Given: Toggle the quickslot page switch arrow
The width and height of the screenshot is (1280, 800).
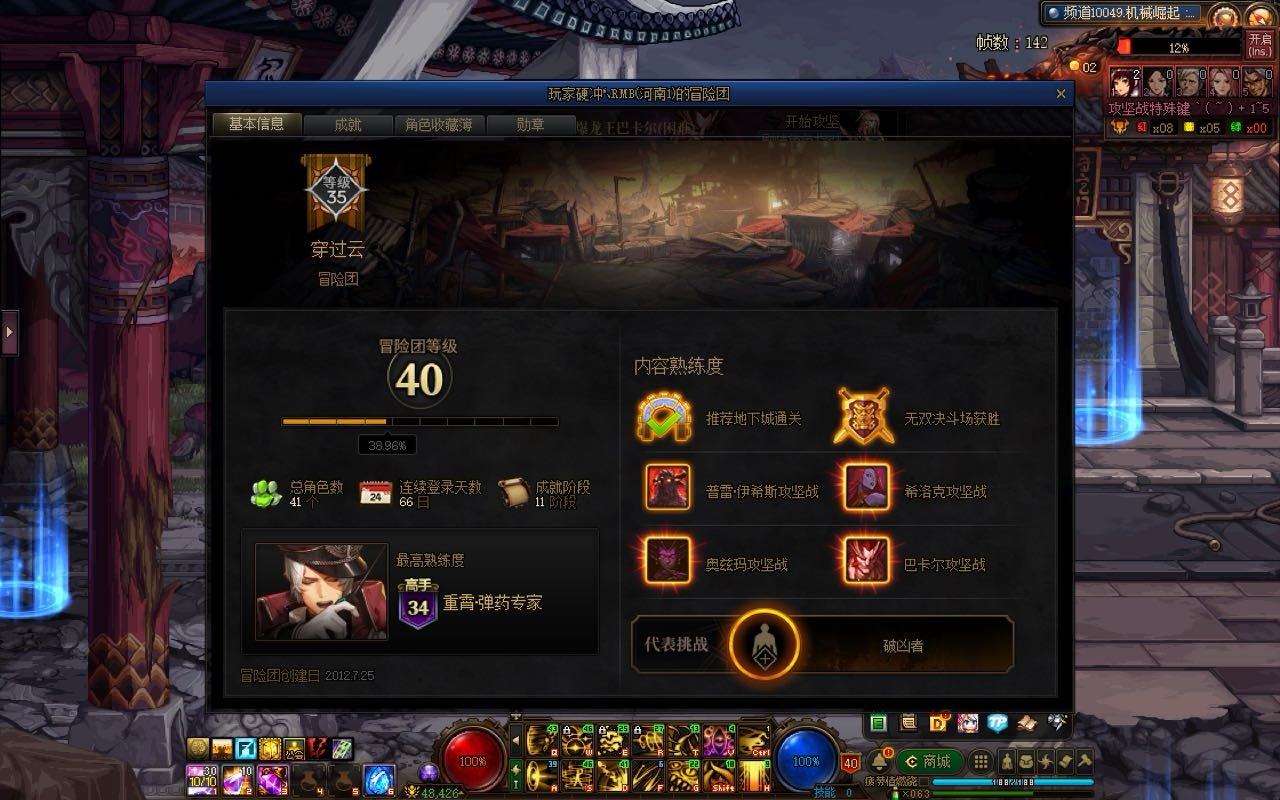Looking at the screenshot, I should click(516, 740).
